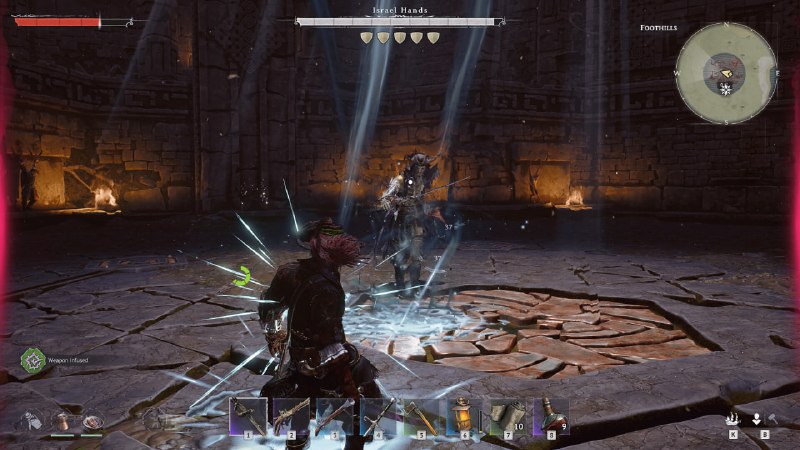Open the circular Foothills minimap
Image resolution: width=800 pixels, height=450 pixels.
click(726, 73)
